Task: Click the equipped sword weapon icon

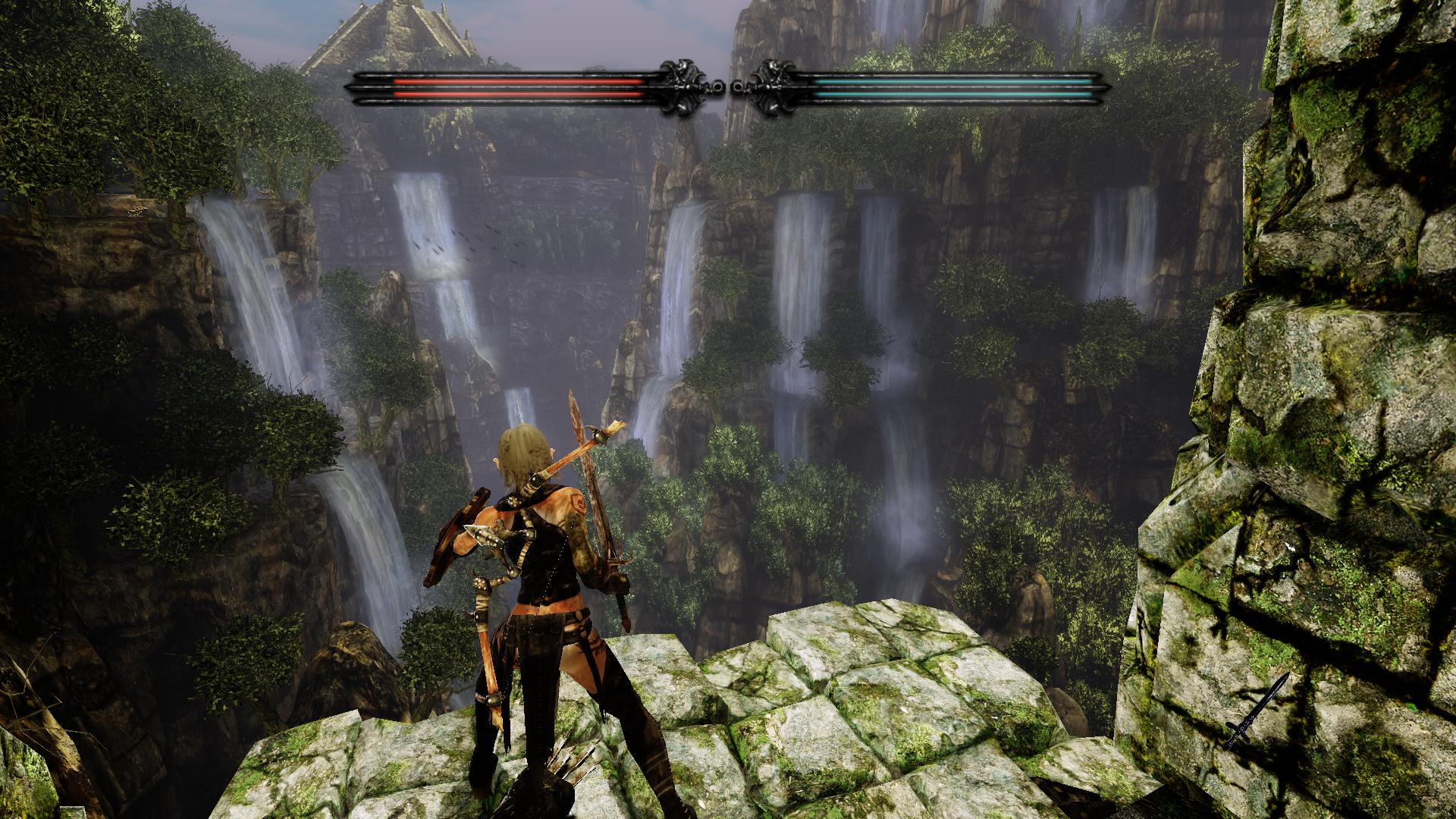Action: 1257,711
